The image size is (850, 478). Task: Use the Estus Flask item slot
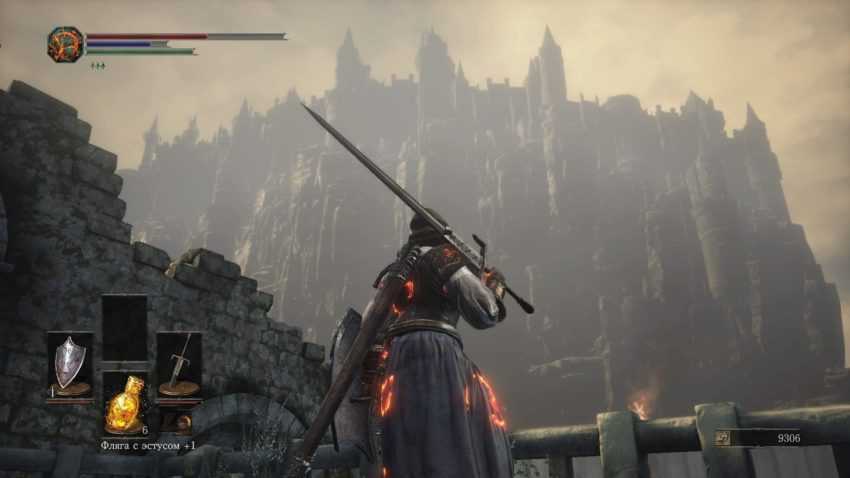click(124, 402)
